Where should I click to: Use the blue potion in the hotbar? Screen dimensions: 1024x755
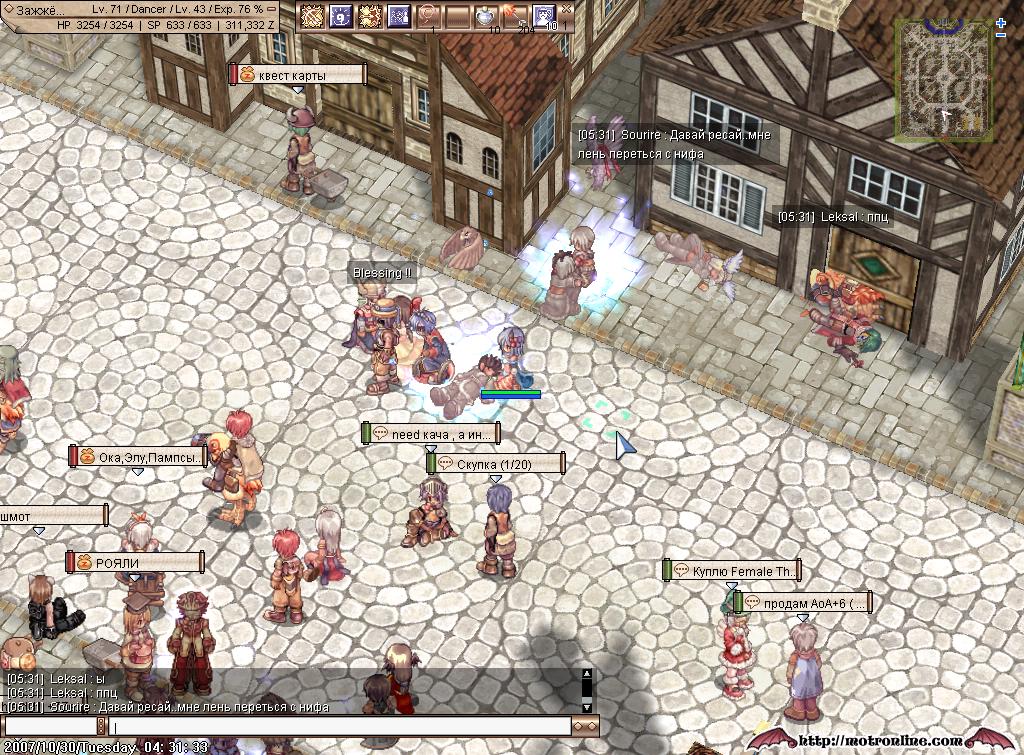point(485,16)
